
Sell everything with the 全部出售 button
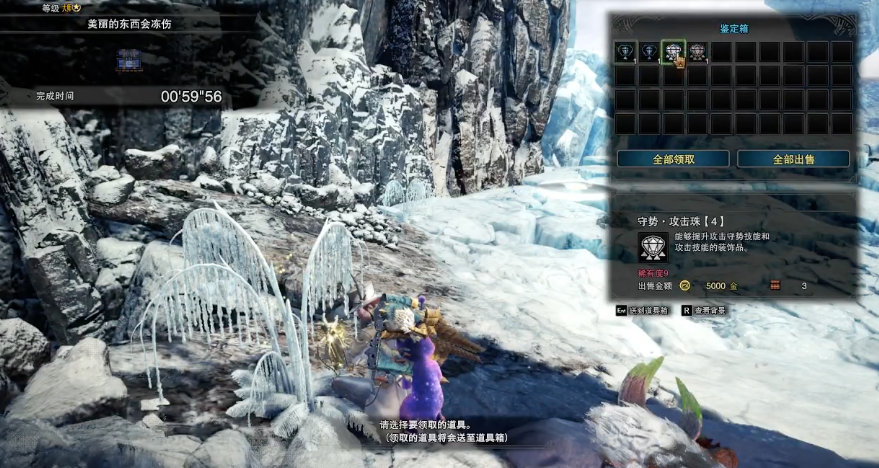point(793,159)
